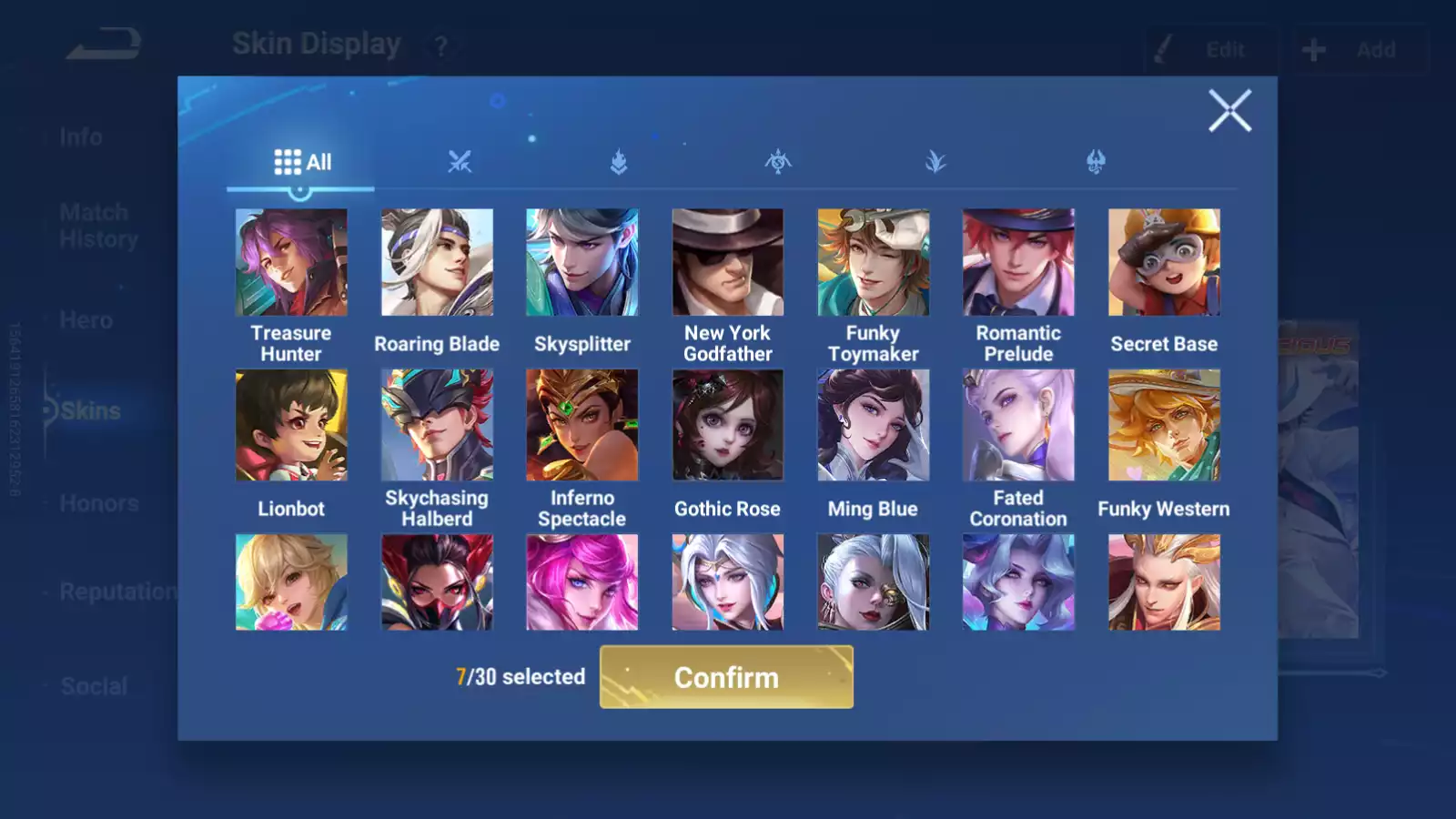This screenshot has width=1456, height=819.
Task: Select the Inferno Spectacle skin
Action: coord(582,425)
